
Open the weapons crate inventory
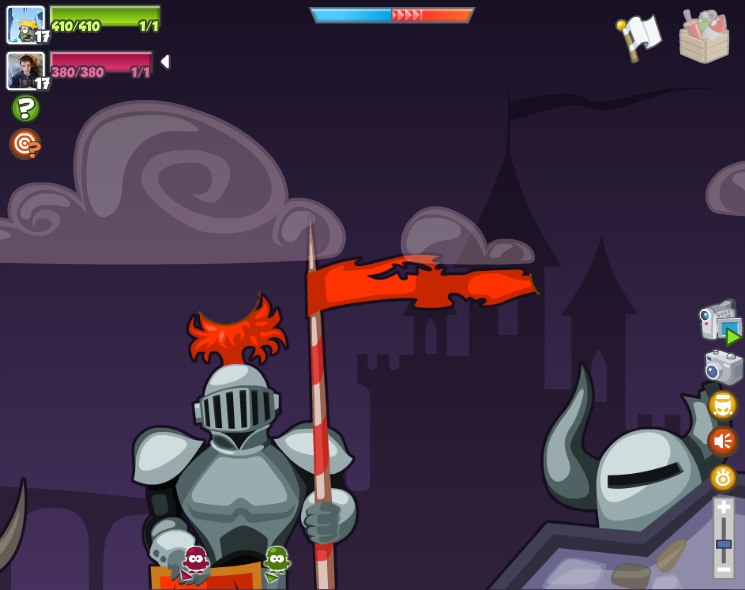tap(704, 37)
